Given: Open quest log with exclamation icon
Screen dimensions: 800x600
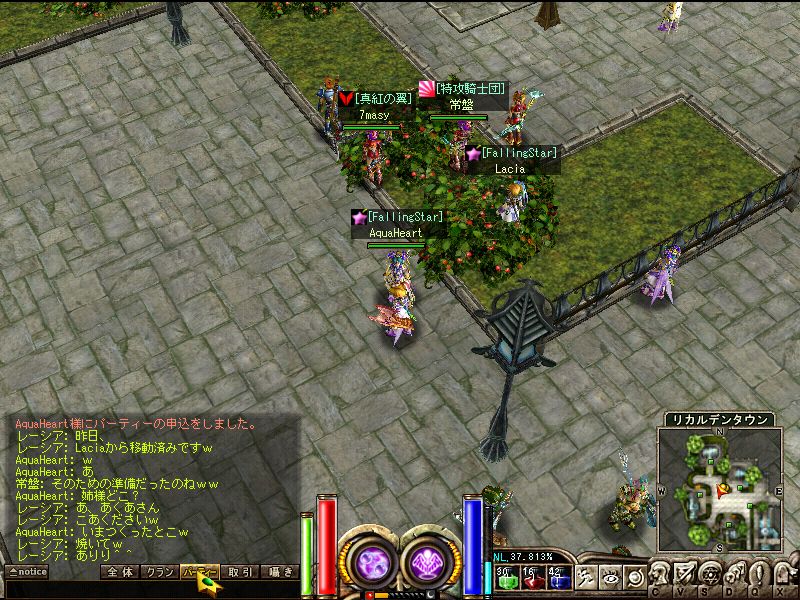Looking at the screenshot, I should (x=757, y=575).
